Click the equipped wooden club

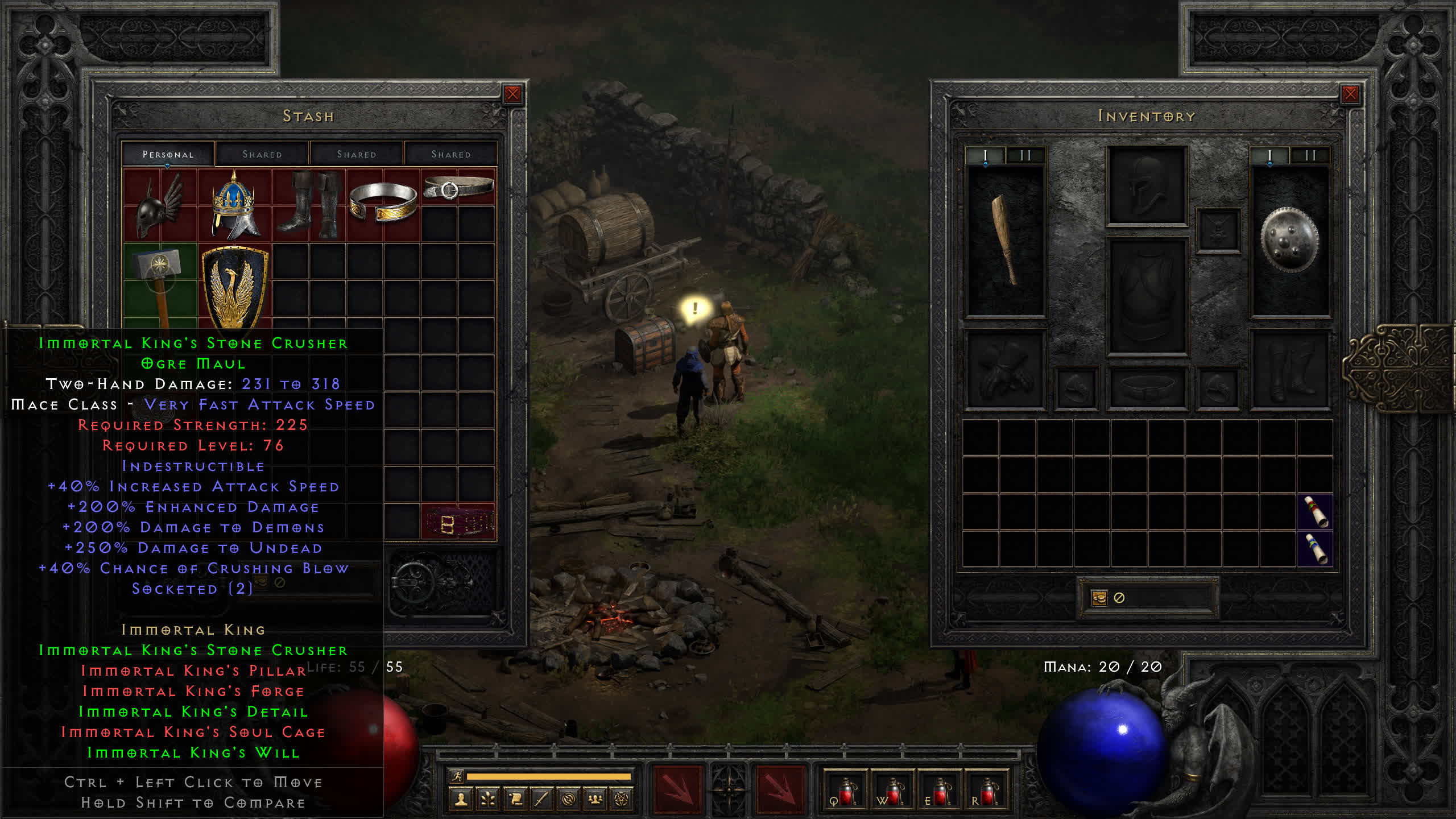(x=1006, y=240)
